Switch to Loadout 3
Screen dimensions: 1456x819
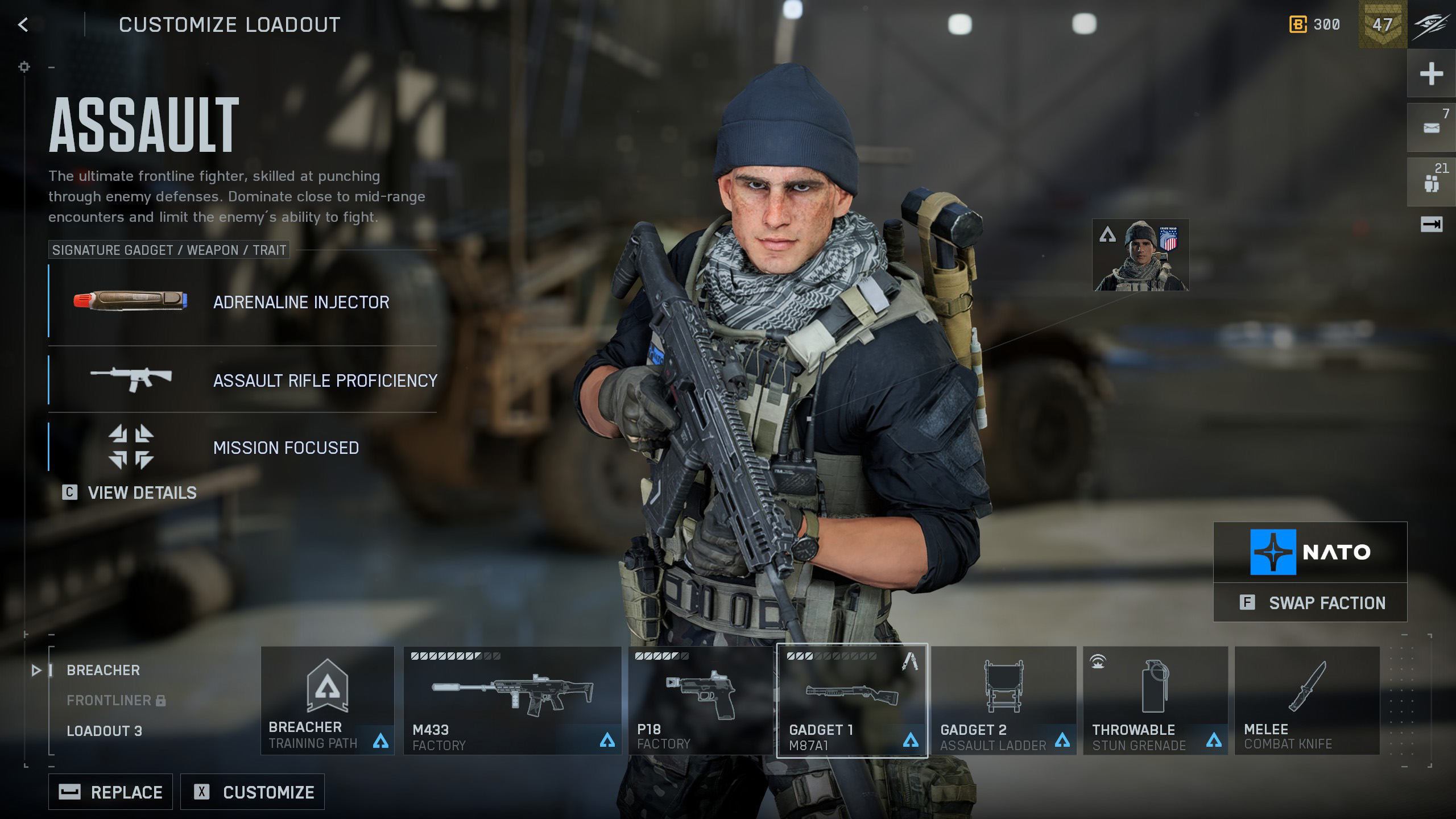click(x=104, y=731)
